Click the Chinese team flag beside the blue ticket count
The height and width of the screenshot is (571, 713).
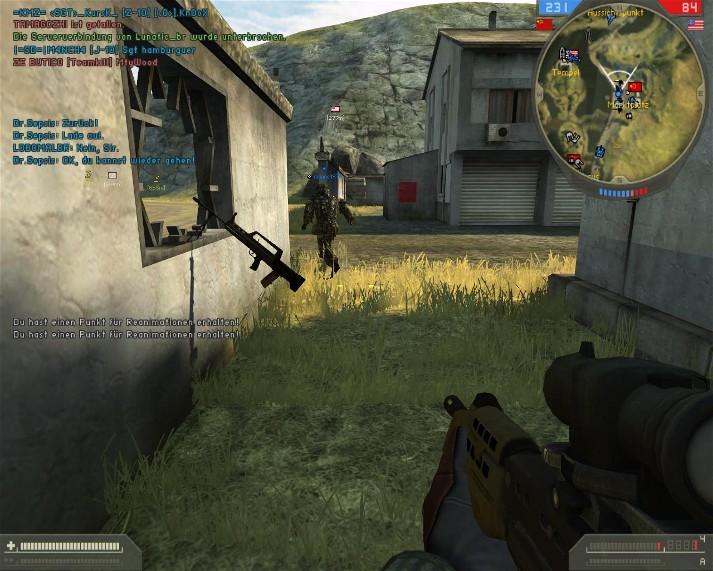tap(545, 22)
